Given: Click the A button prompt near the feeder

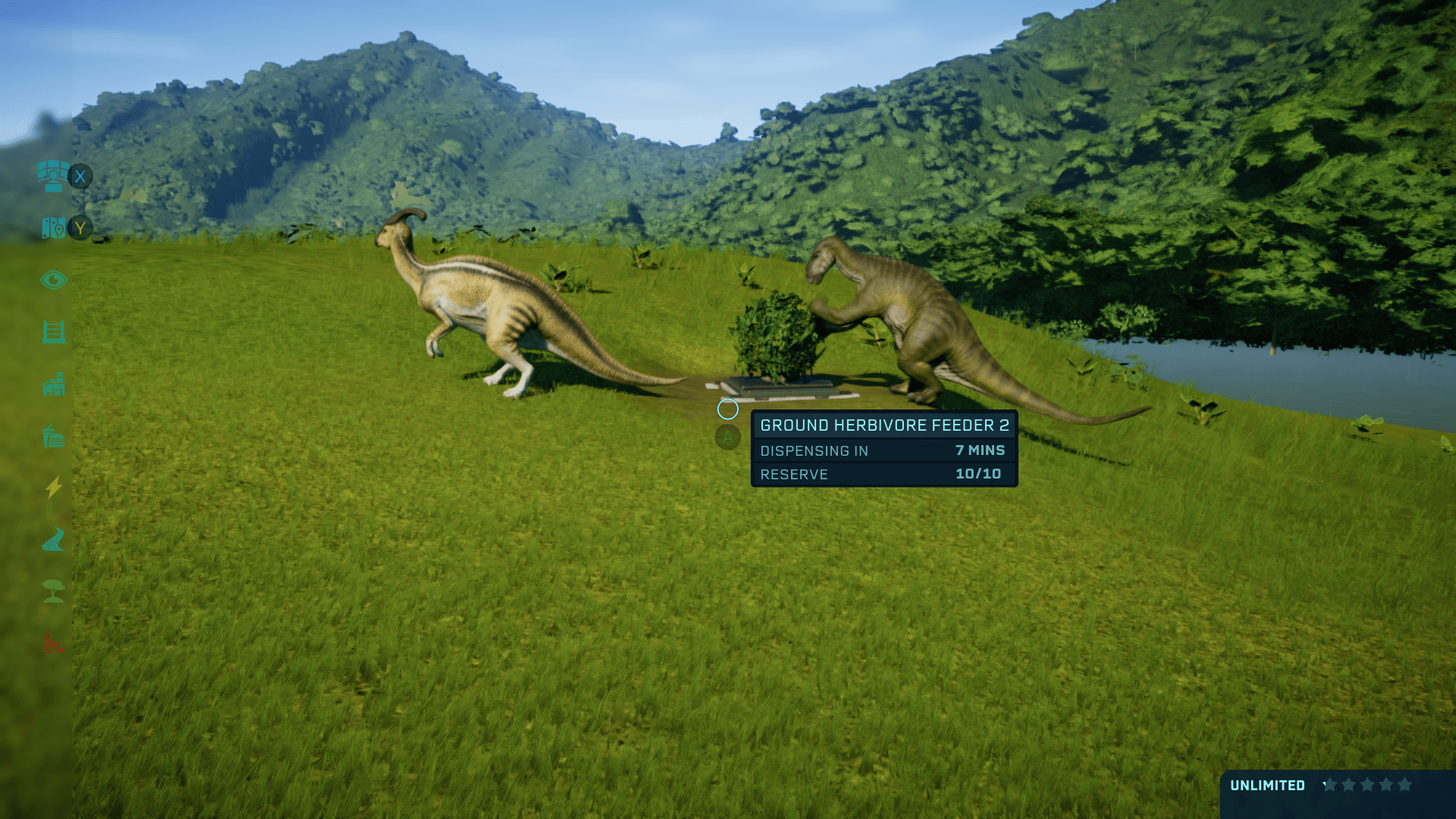Looking at the screenshot, I should click(x=726, y=438).
